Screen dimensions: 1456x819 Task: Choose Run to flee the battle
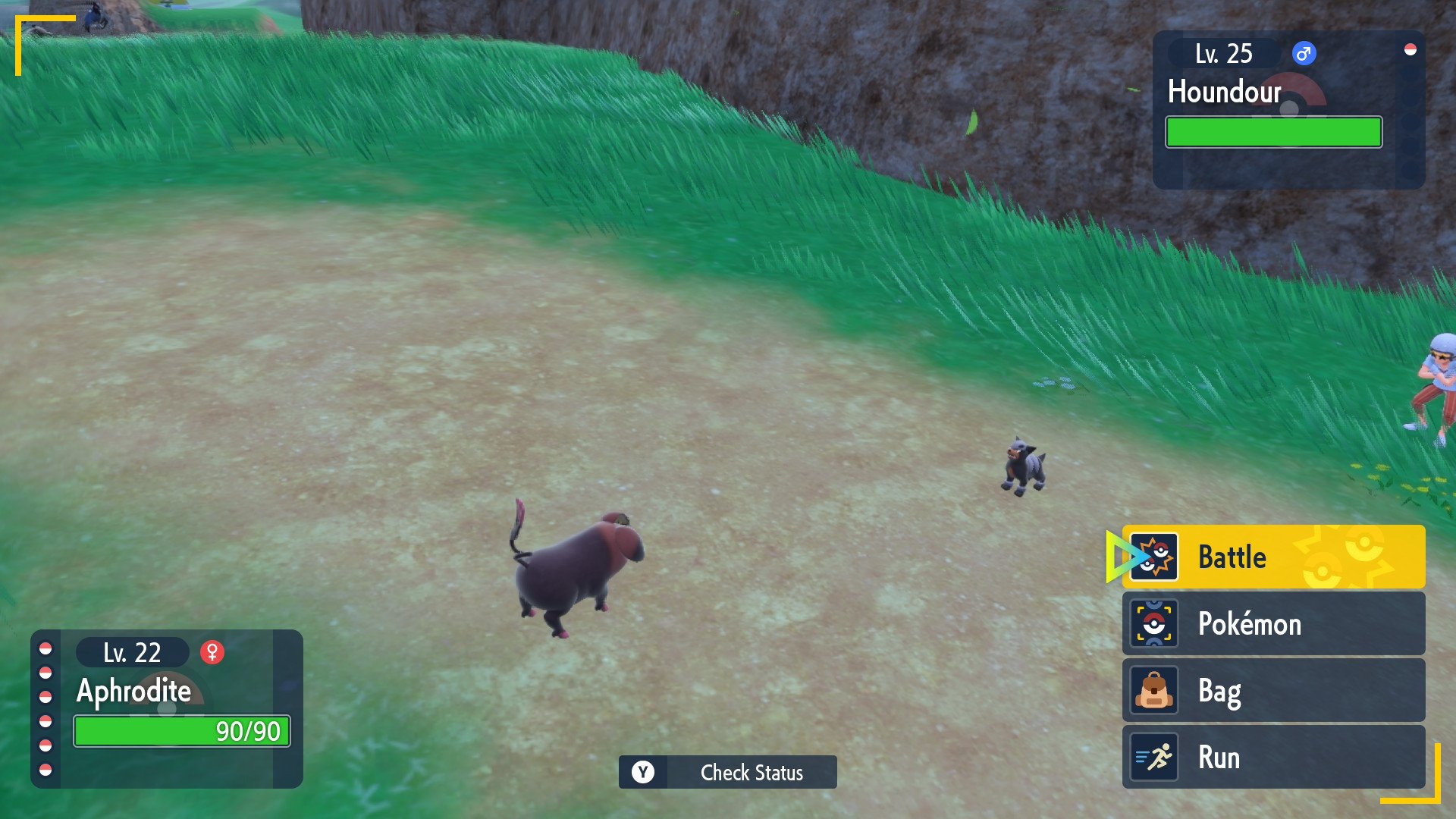coord(1272,758)
